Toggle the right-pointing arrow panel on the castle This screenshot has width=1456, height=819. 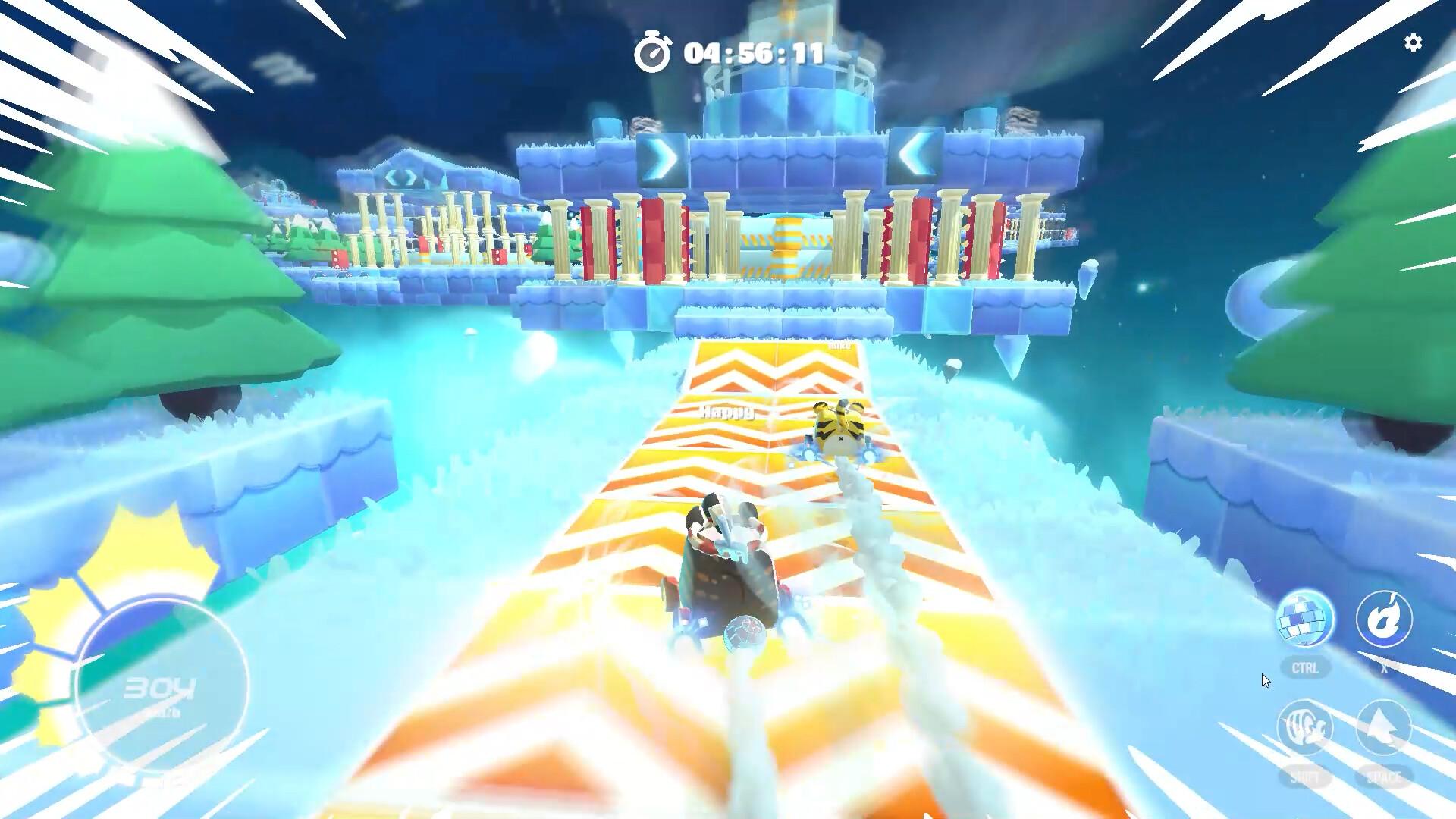661,158
